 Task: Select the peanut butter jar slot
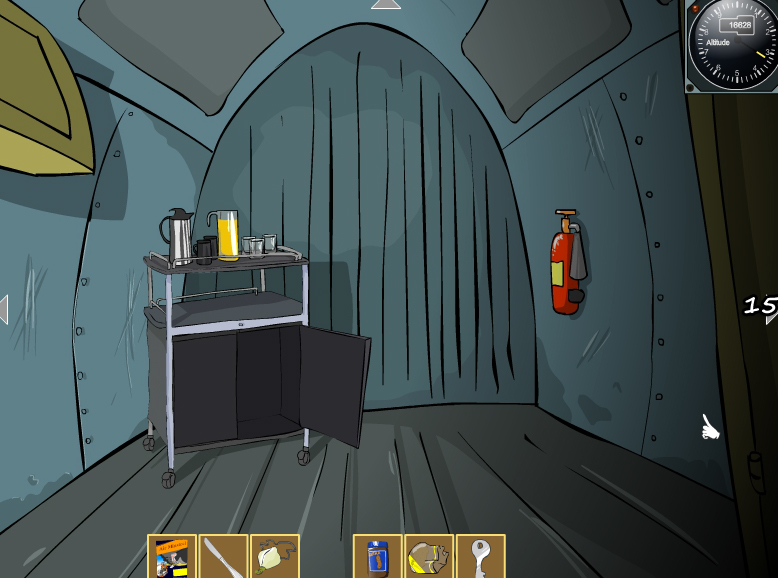pos(377,557)
